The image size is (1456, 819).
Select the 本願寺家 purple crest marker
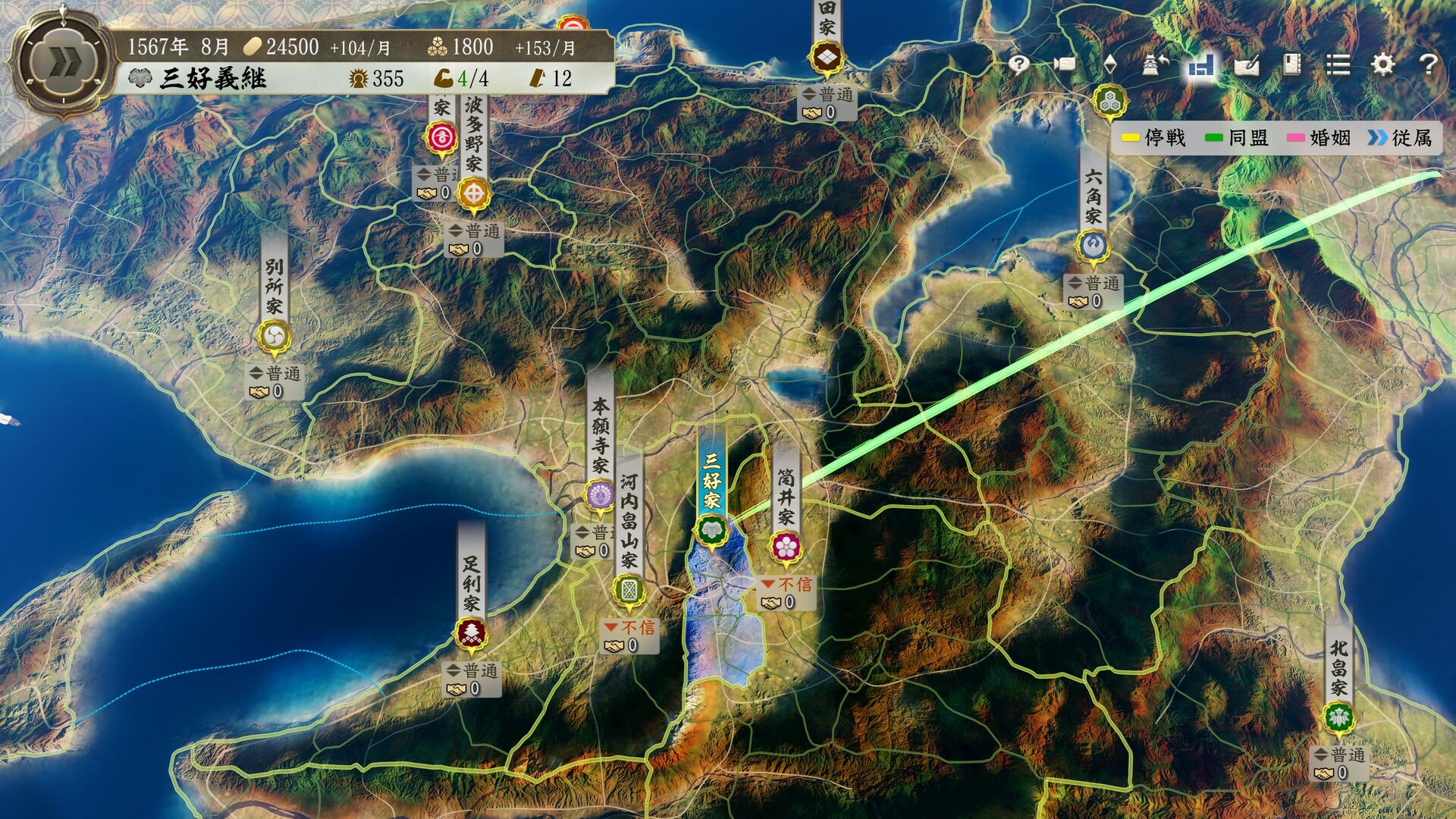point(601,495)
